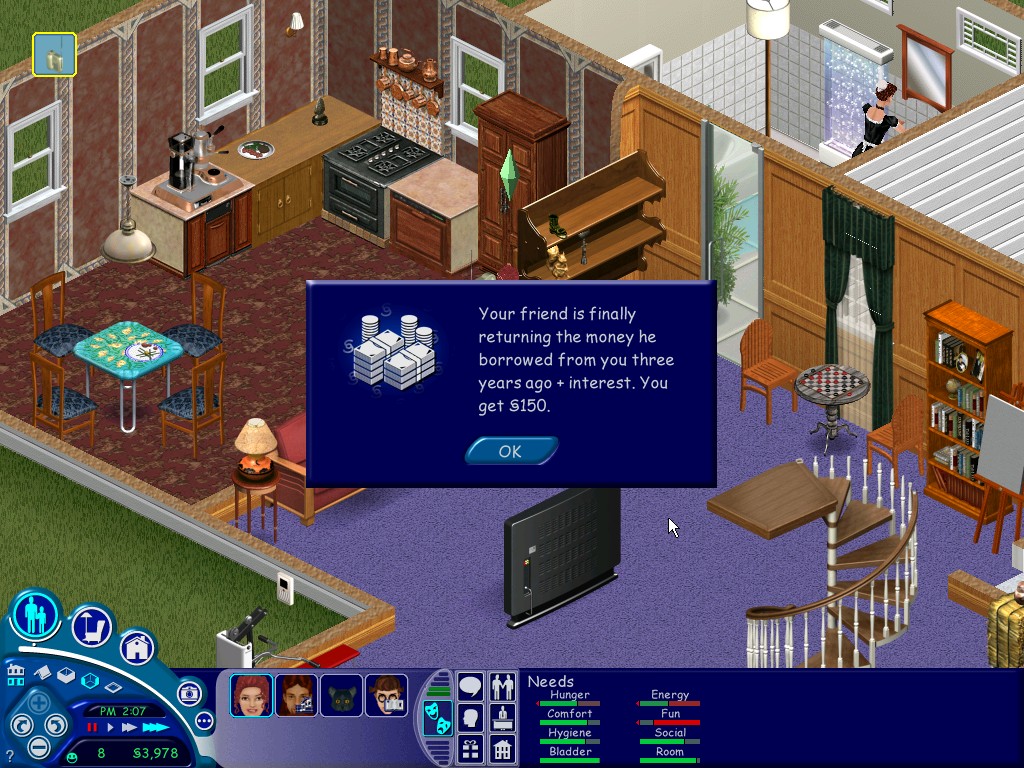1024x768 pixels.
Task: Show the relationships panel with two figures
Action: [502, 687]
